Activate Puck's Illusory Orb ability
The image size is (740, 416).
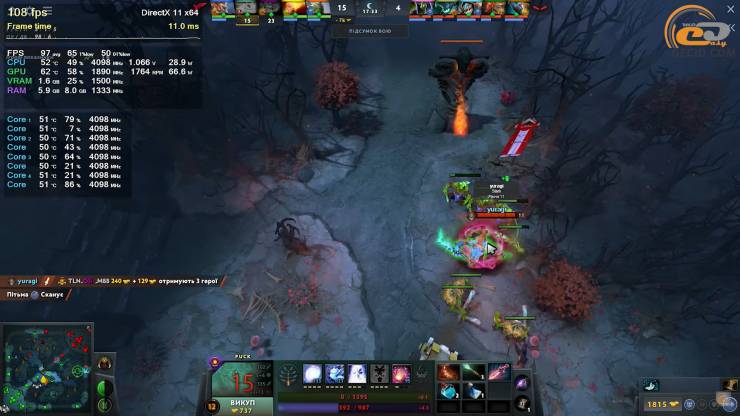click(x=313, y=374)
